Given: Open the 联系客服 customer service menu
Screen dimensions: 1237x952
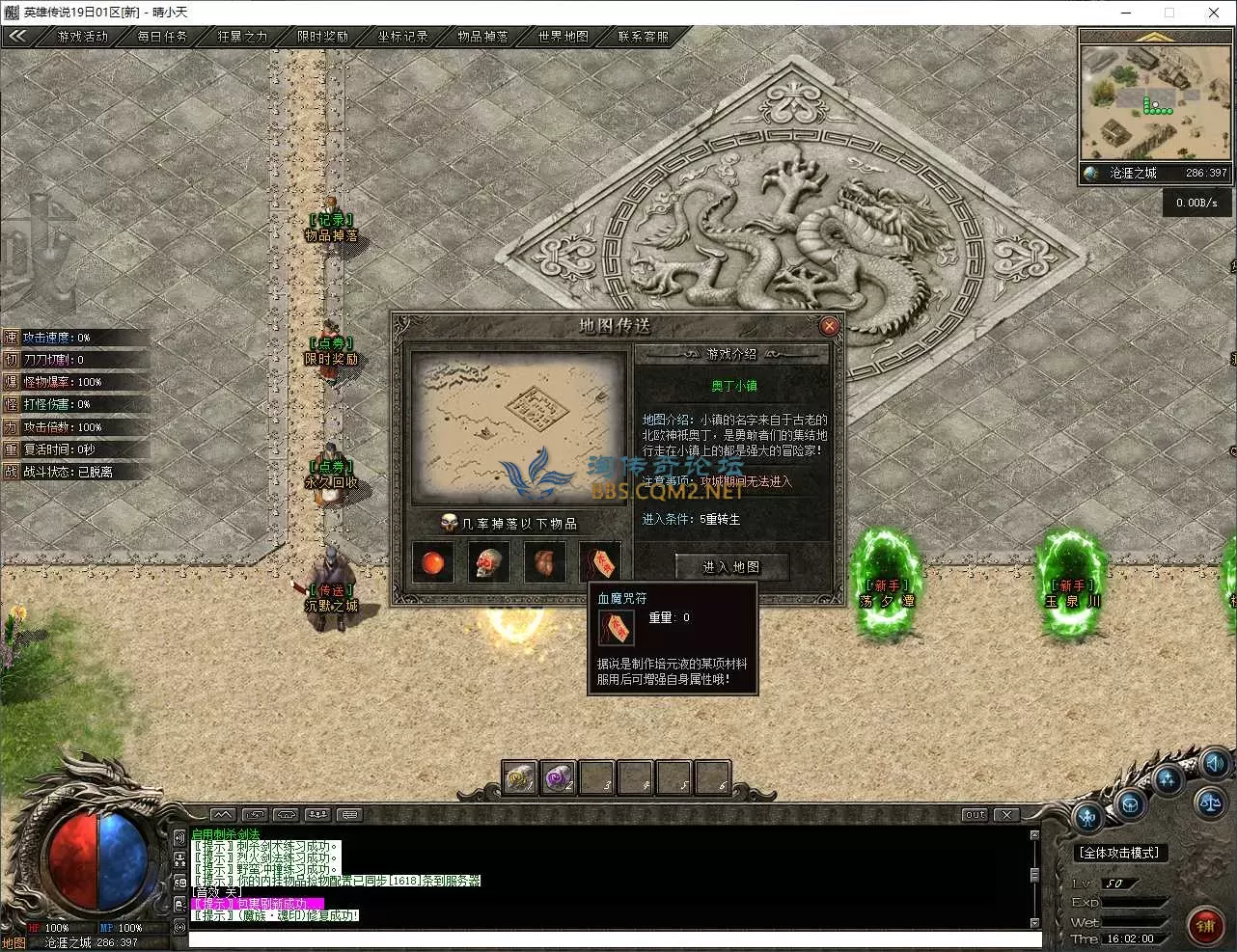Looking at the screenshot, I should 643,37.
